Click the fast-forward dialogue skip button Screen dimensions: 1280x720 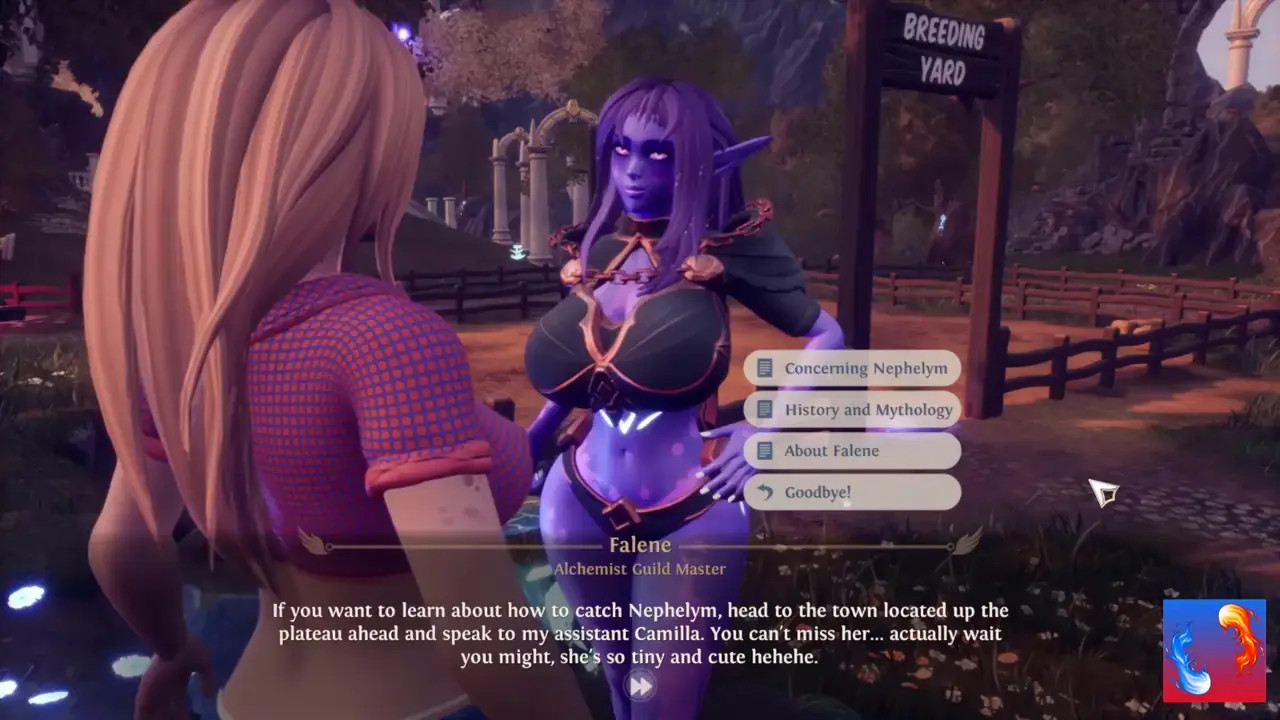point(640,686)
